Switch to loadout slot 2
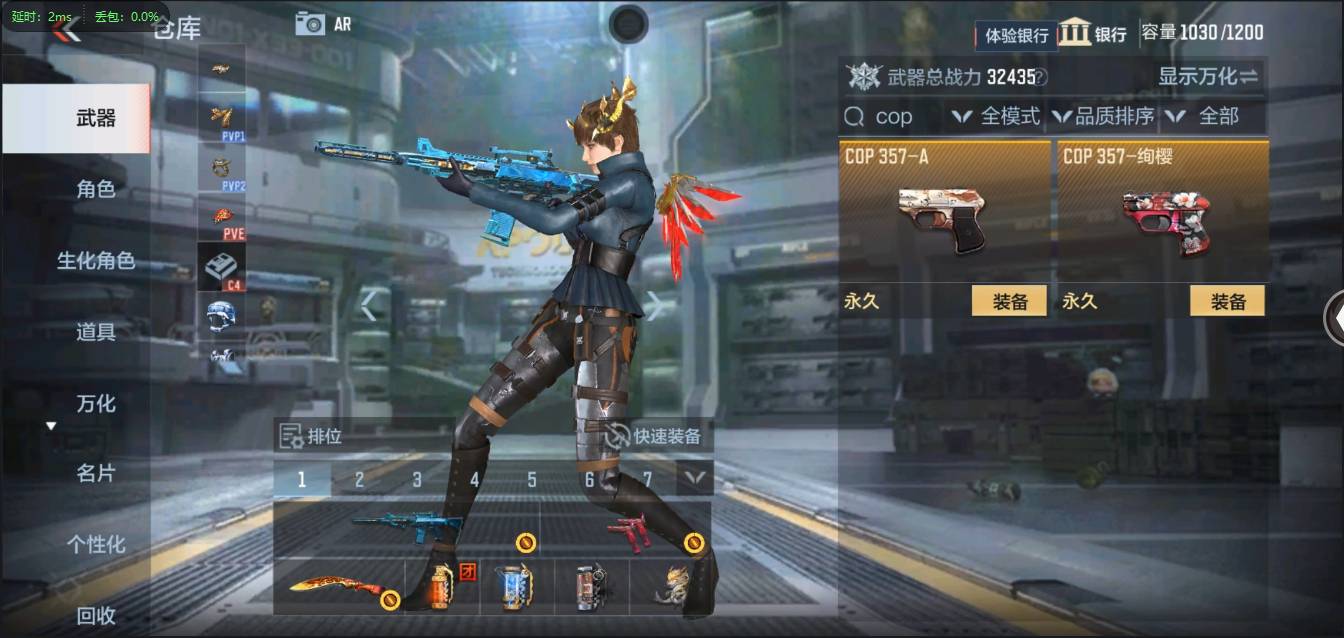Screen dimensions: 1344x638 [x=359, y=480]
